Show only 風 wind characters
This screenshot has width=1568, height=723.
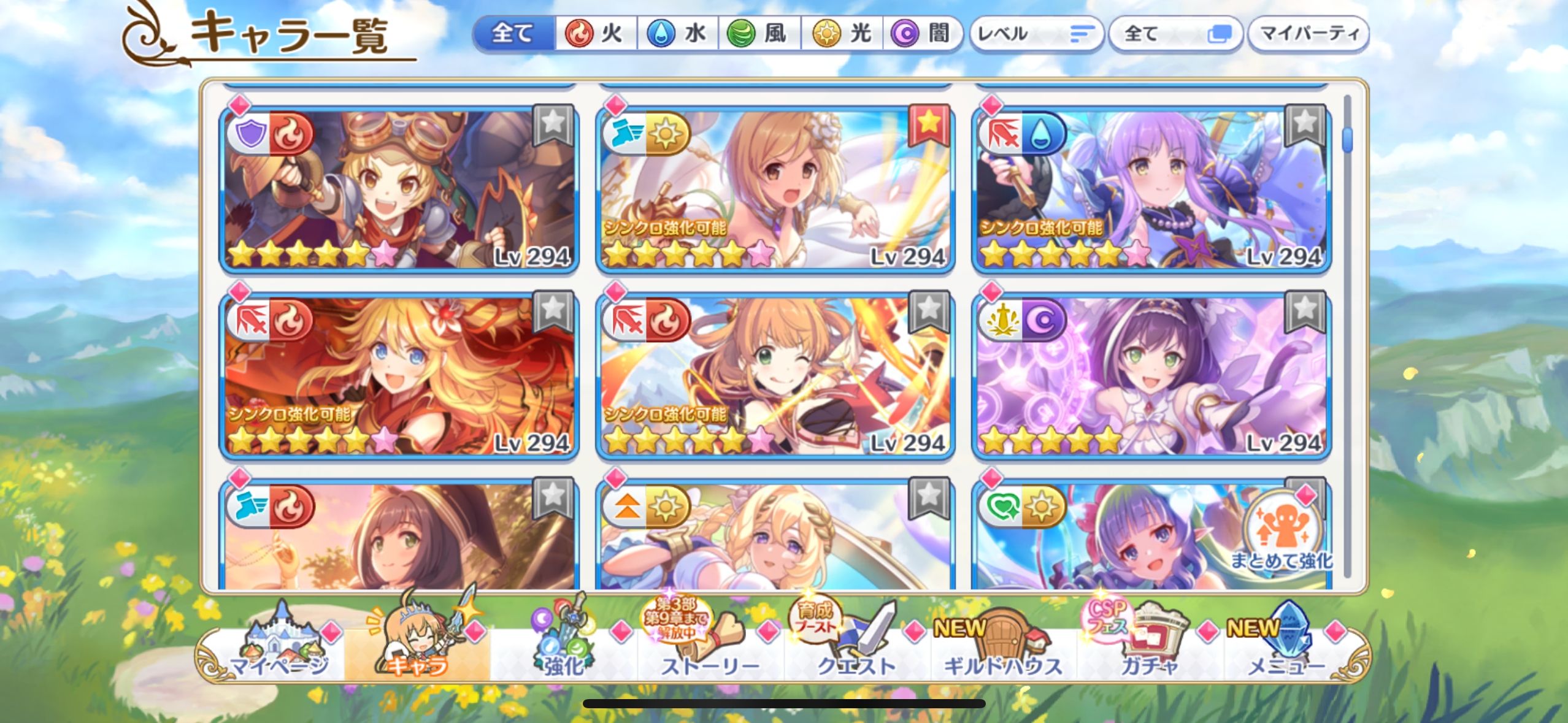click(x=758, y=34)
